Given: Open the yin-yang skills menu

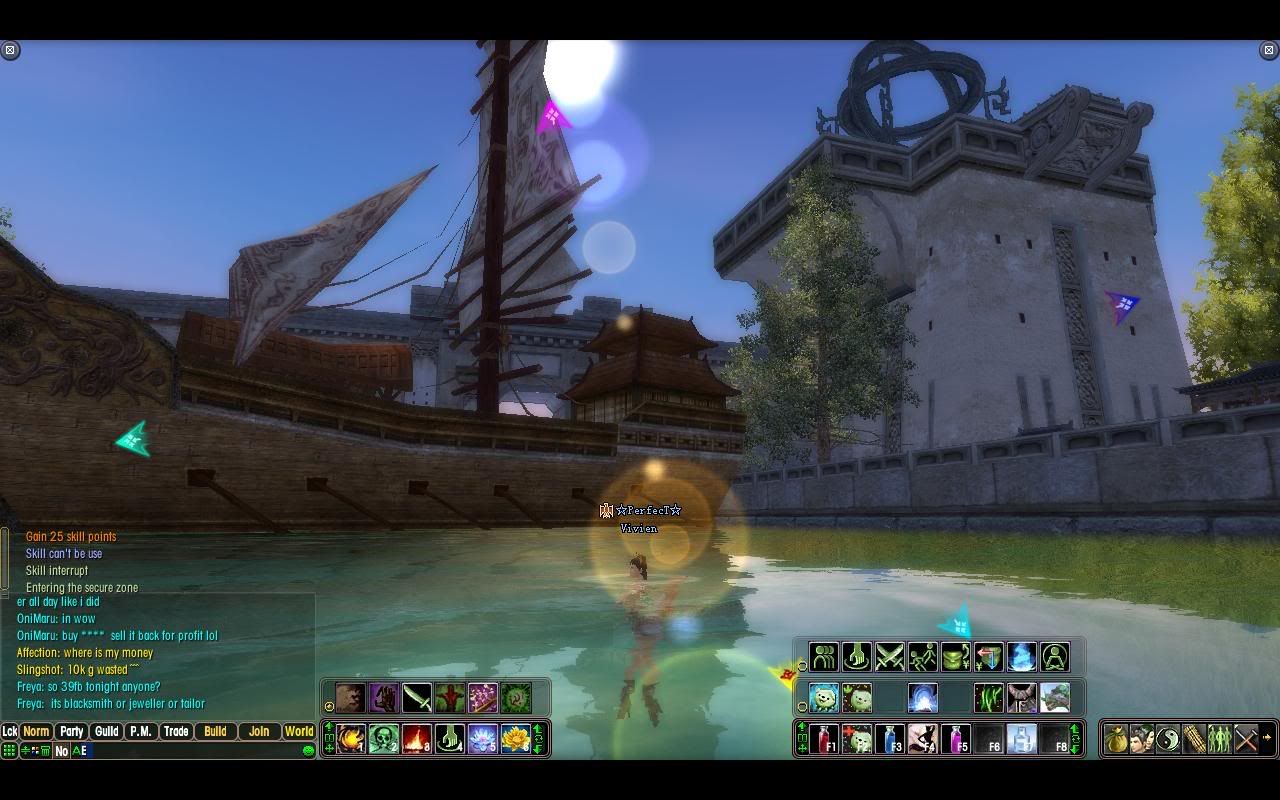Looking at the screenshot, I should point(1168,739).
